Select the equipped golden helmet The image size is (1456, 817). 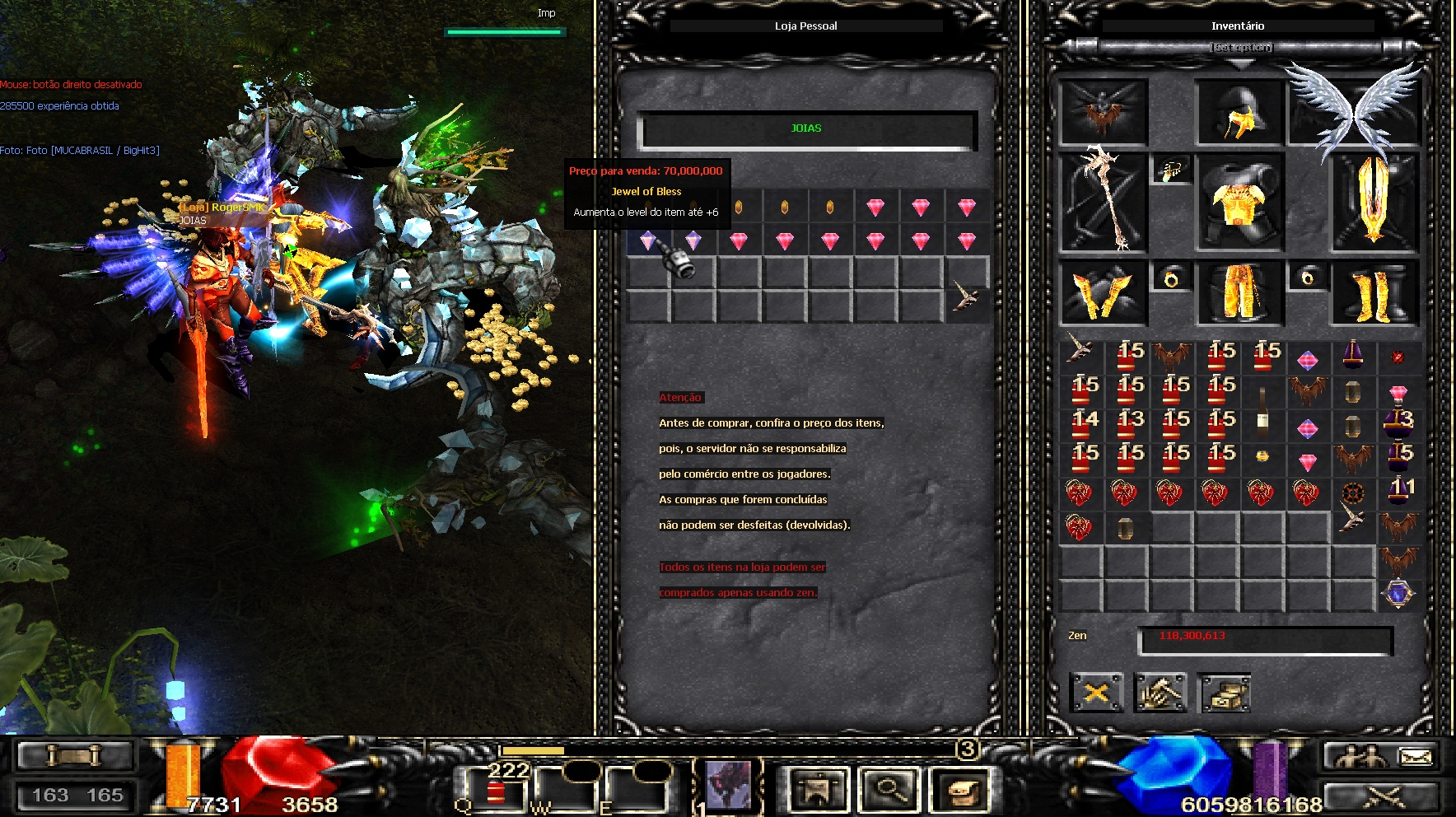(x=1239, y=113)
